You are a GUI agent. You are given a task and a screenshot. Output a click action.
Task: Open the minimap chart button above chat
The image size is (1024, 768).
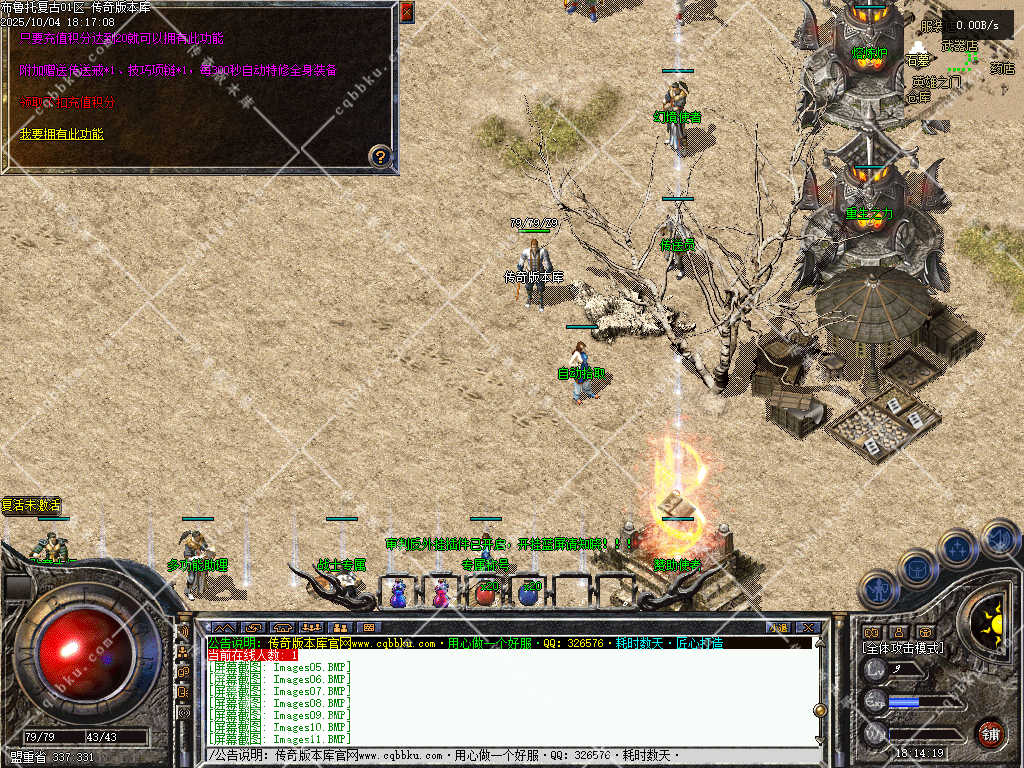tap(222, 627)
